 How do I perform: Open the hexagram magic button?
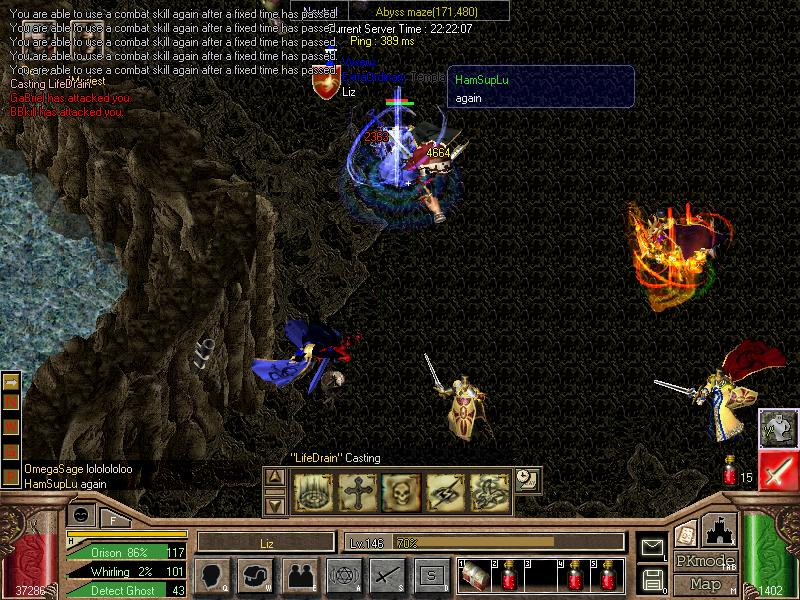(342, 575)
